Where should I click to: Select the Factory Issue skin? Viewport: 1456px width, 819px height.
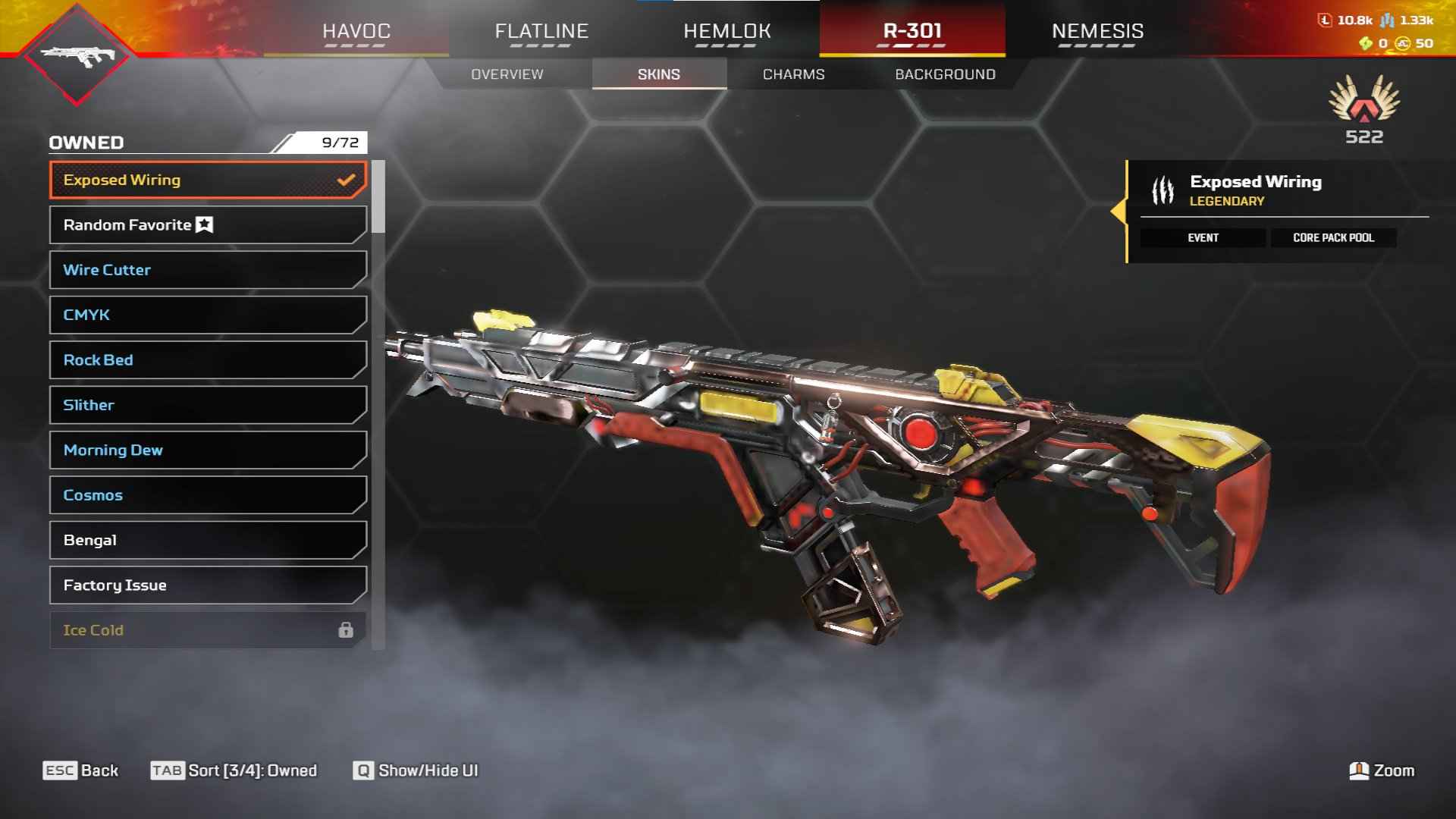tap(208, 585)
